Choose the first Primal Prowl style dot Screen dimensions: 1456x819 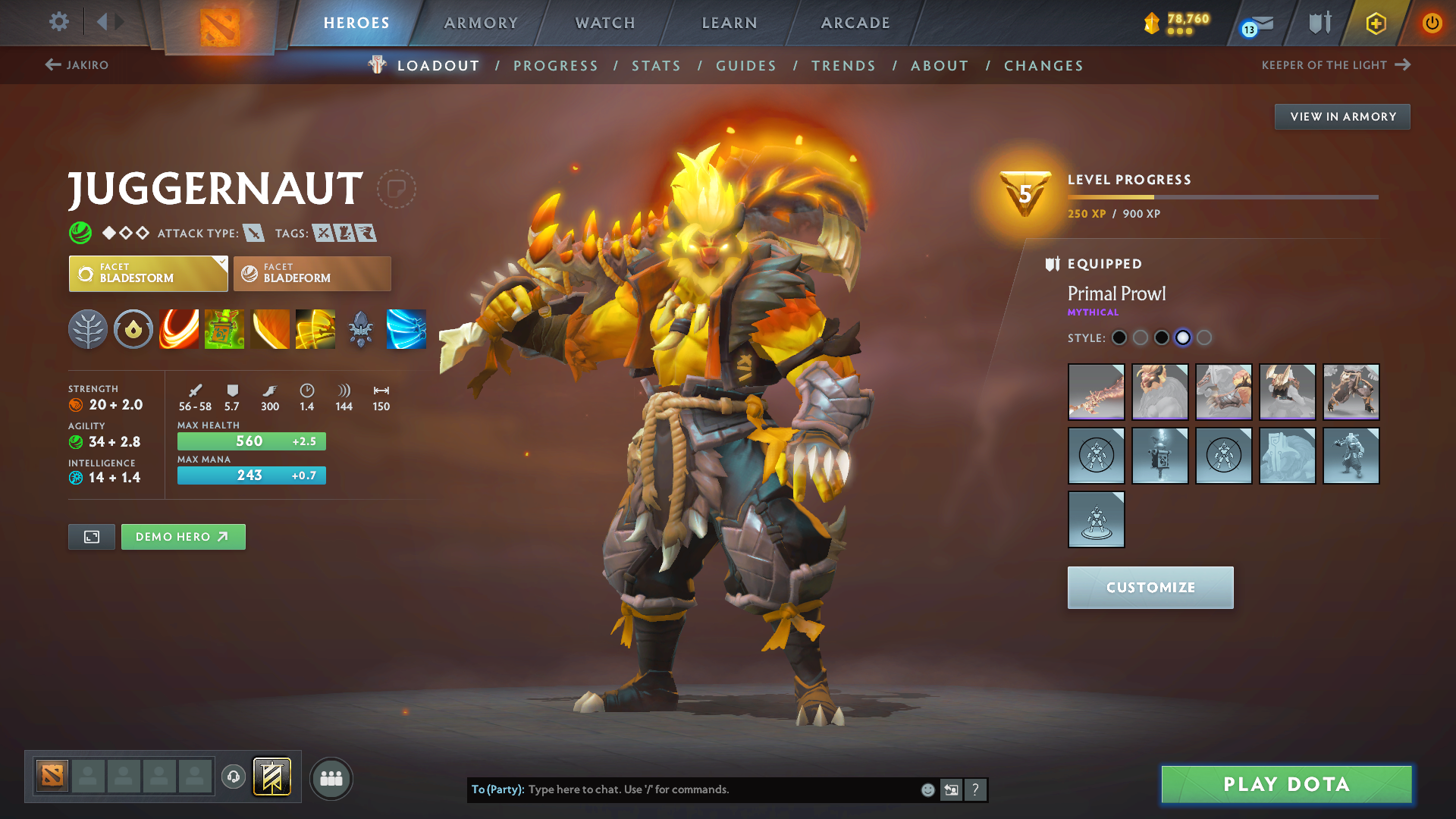[1119, 337]
